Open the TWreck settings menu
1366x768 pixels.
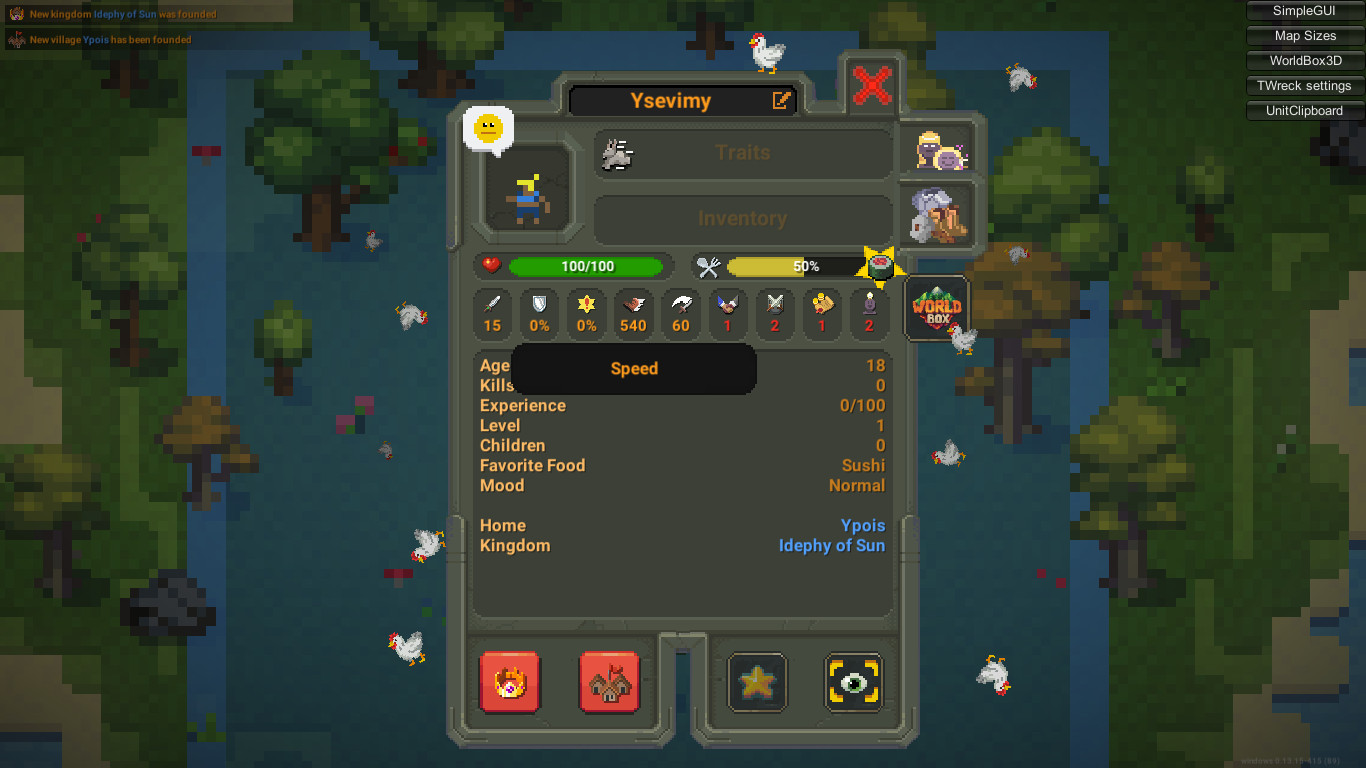tap(1303, 85)
